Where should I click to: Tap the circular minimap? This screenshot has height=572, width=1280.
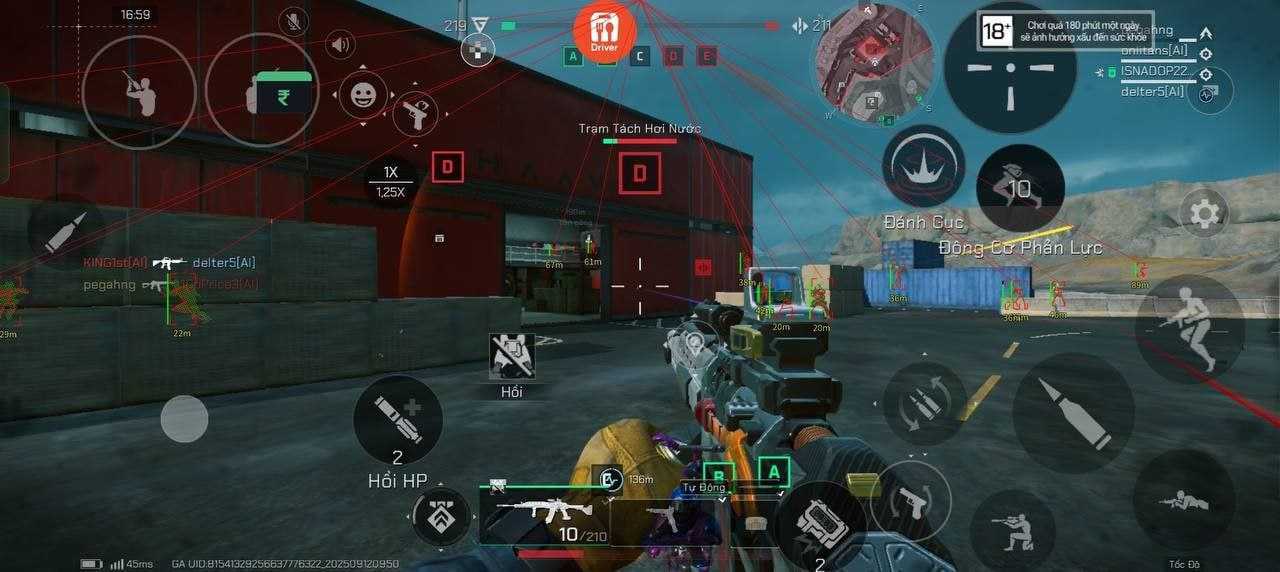(x=873, y=60)
